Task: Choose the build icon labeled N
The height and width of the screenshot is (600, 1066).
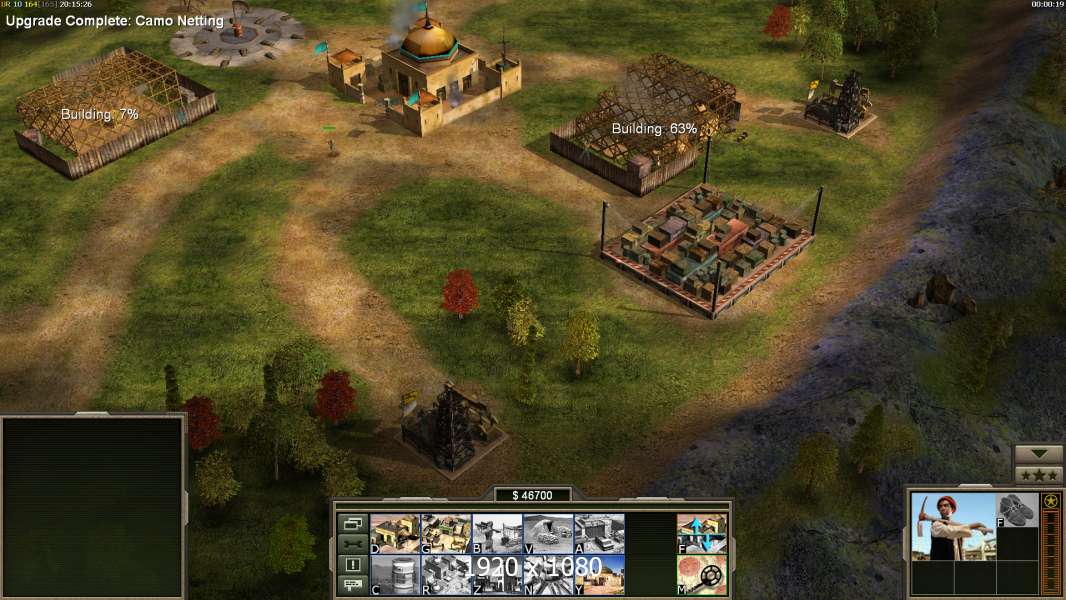Action: (x=548, y=574)
